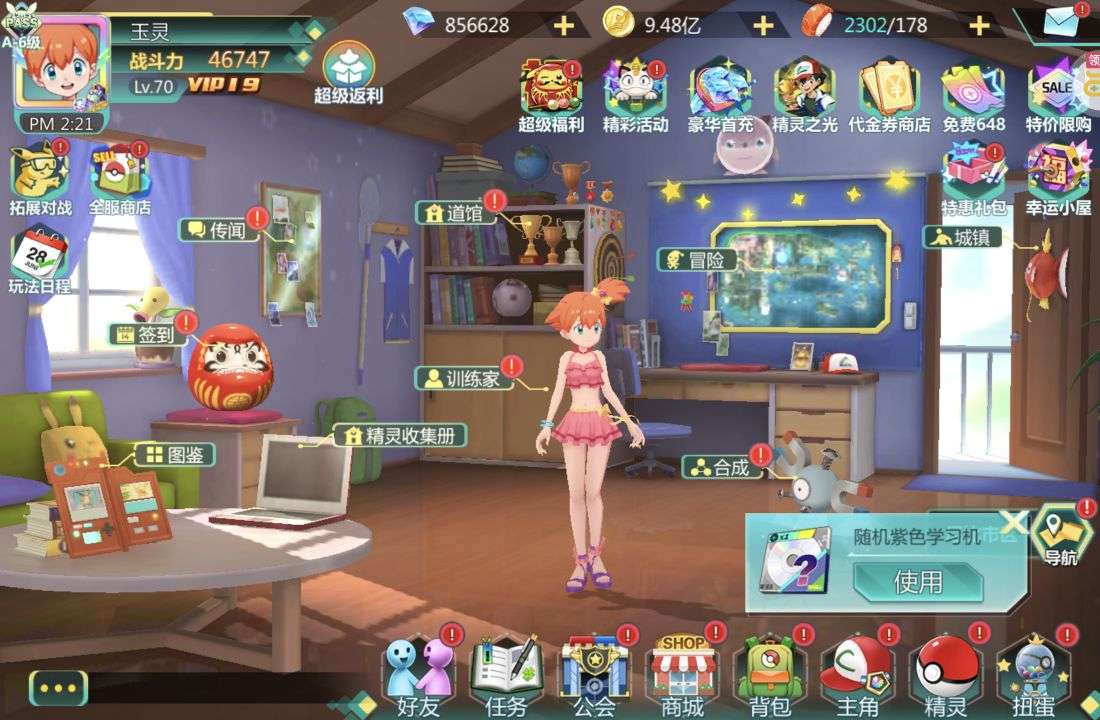
Task: Open the 任务 quest menu
Action: [506, 673]
